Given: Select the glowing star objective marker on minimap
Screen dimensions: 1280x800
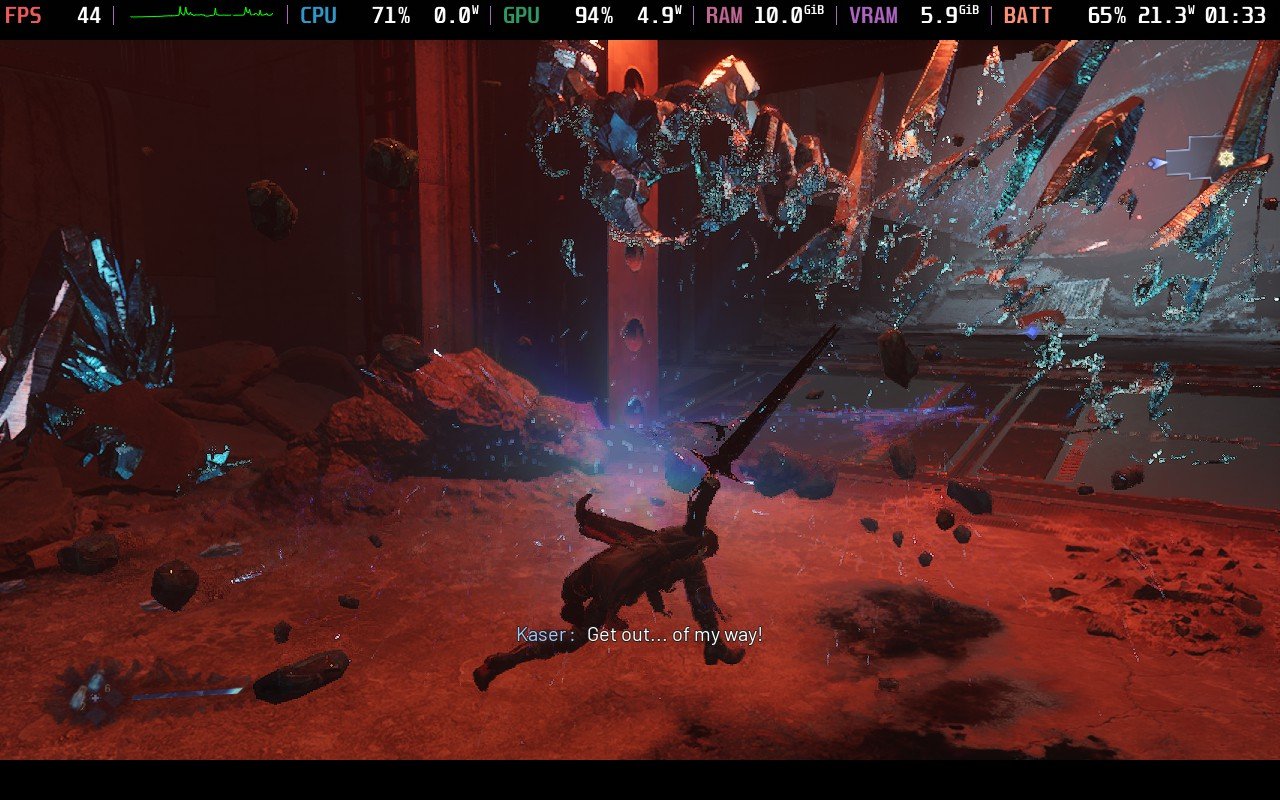Looking at the screenshot, I should [x=1226, y=158].
